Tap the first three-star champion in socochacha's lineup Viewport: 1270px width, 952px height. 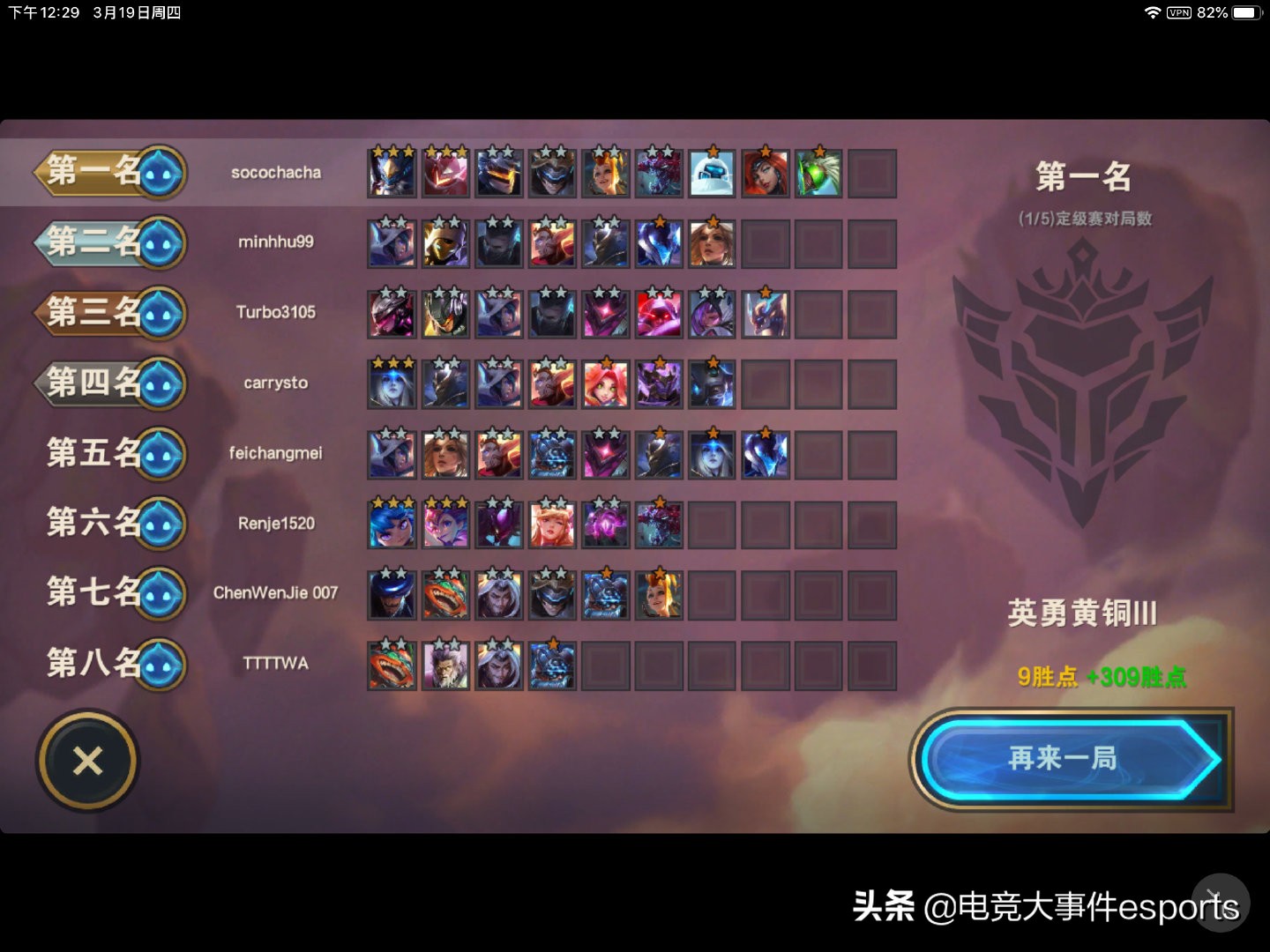click(392, 173)
